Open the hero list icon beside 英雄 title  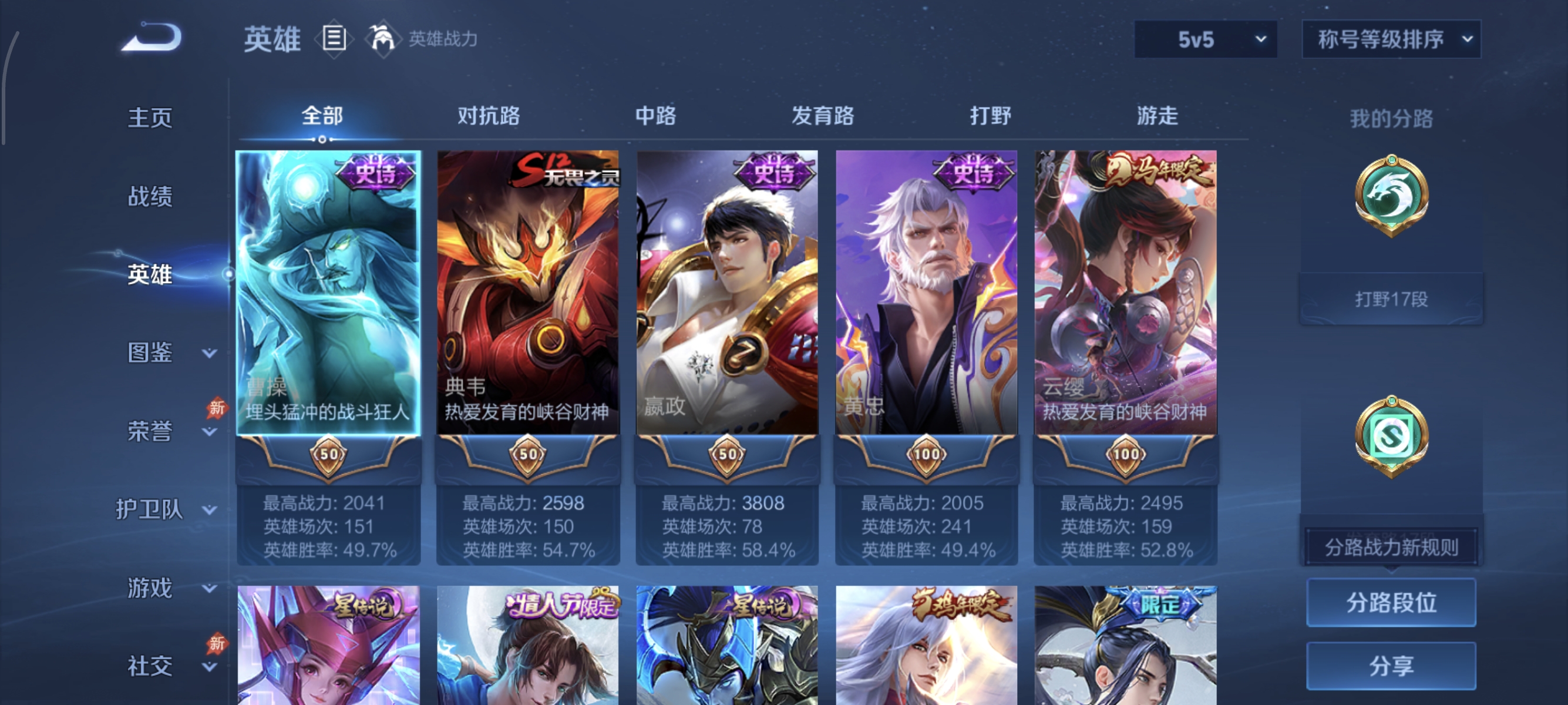pyautogui.click(x=333, y=39)
